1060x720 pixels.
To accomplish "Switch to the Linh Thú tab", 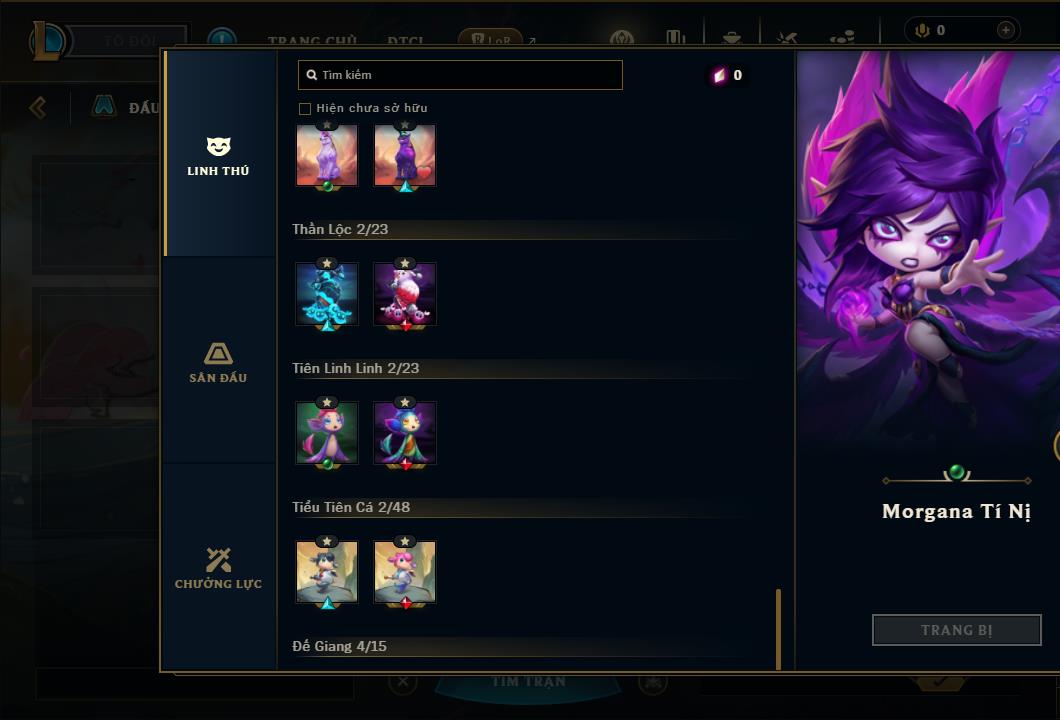I will coord(218,156).
